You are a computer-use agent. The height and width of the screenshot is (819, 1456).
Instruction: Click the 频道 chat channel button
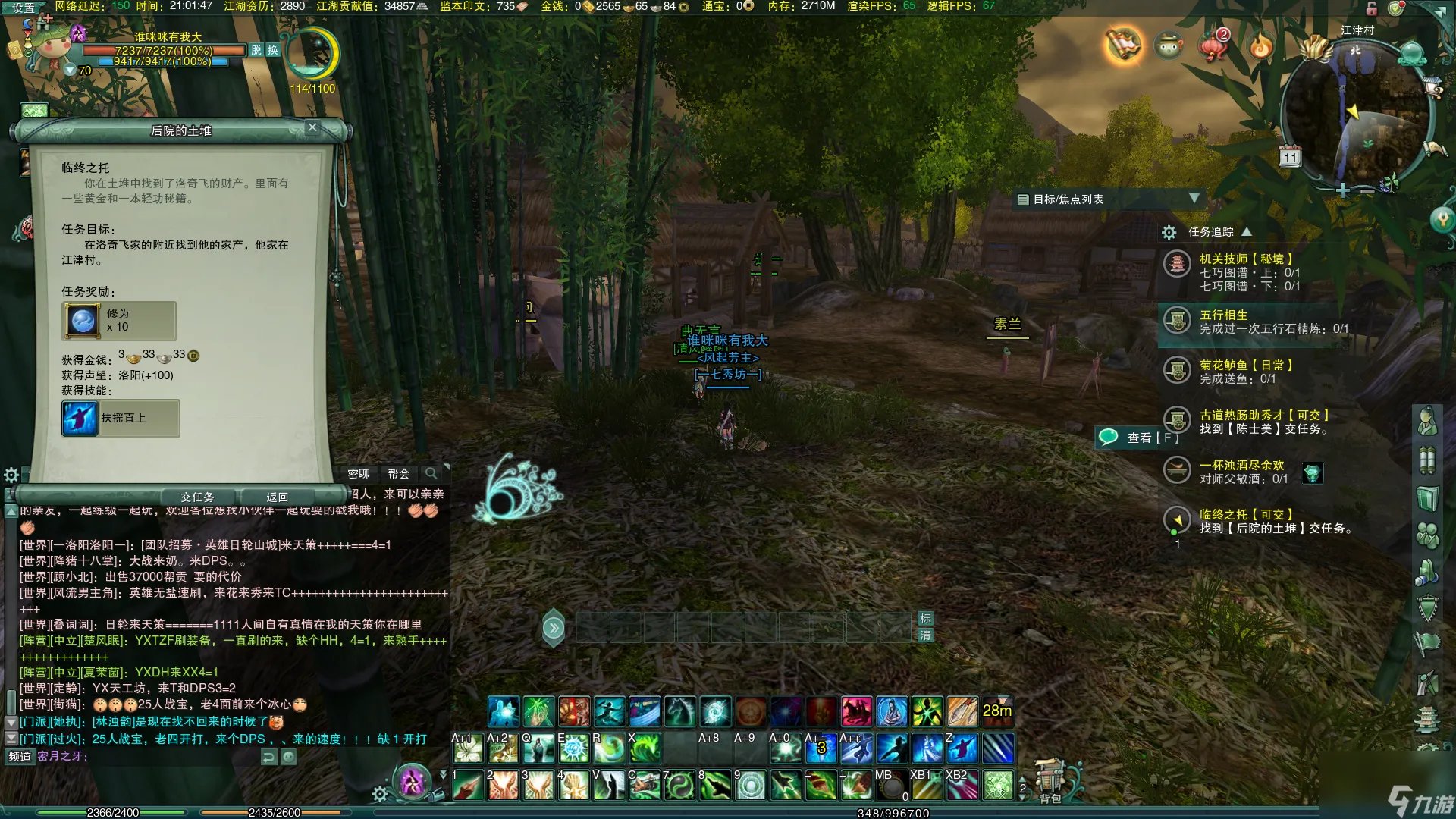coord(20,756)
